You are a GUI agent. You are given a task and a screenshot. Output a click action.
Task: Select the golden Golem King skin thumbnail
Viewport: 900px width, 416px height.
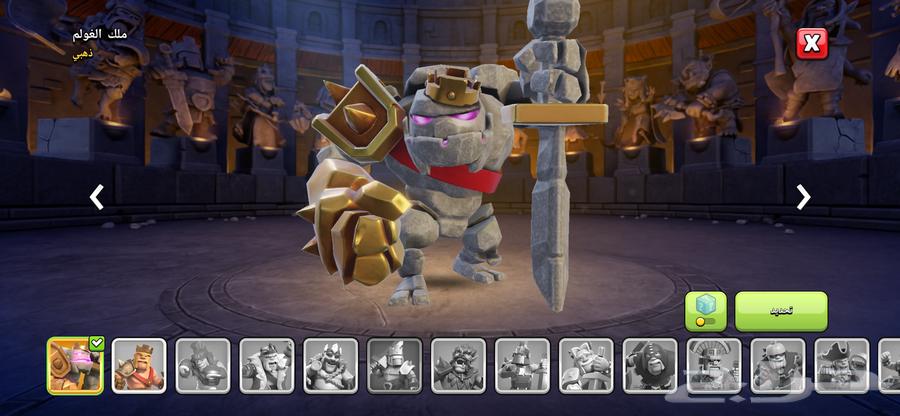75,365
